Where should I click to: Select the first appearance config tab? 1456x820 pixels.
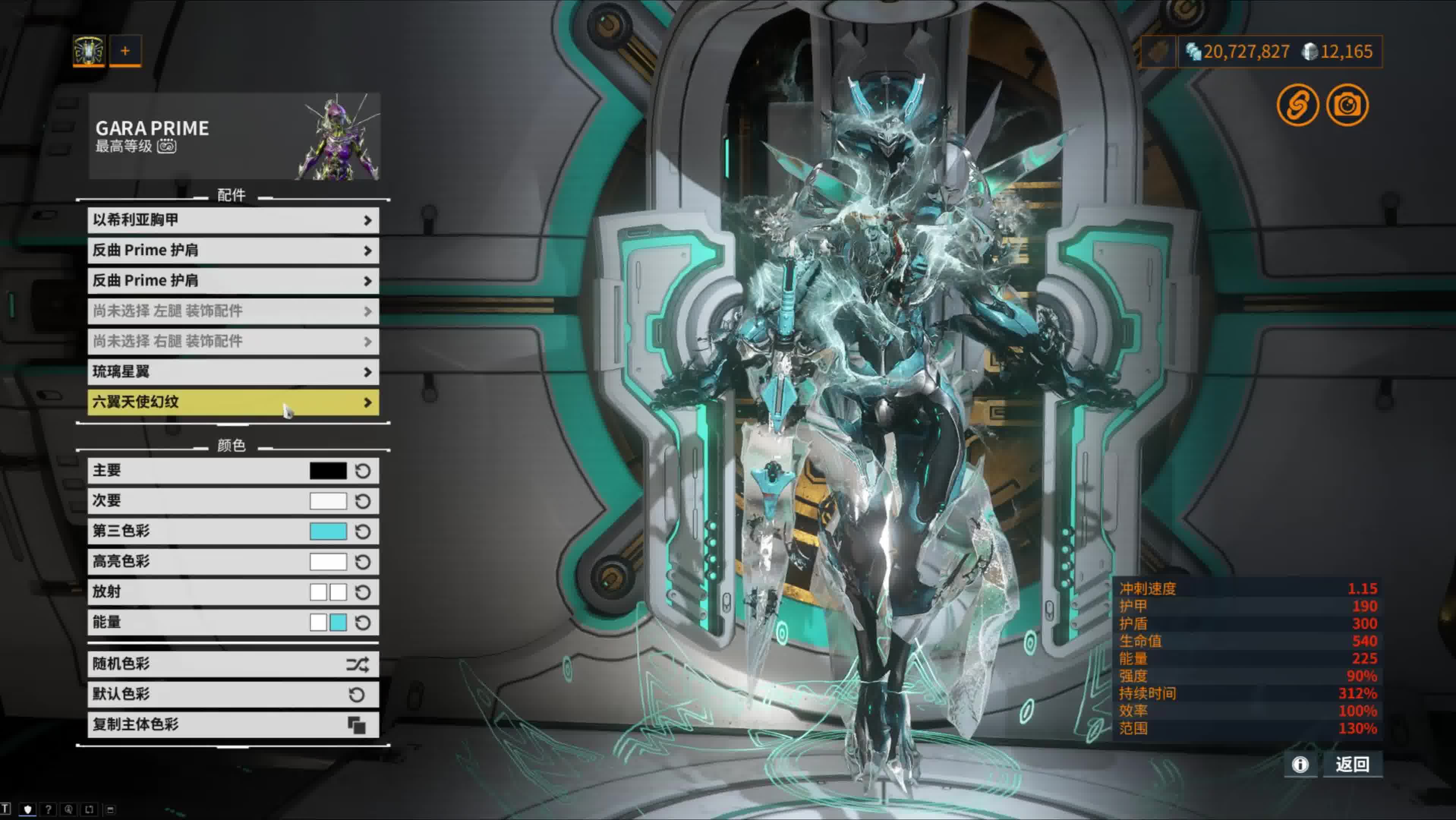[89, 51]
